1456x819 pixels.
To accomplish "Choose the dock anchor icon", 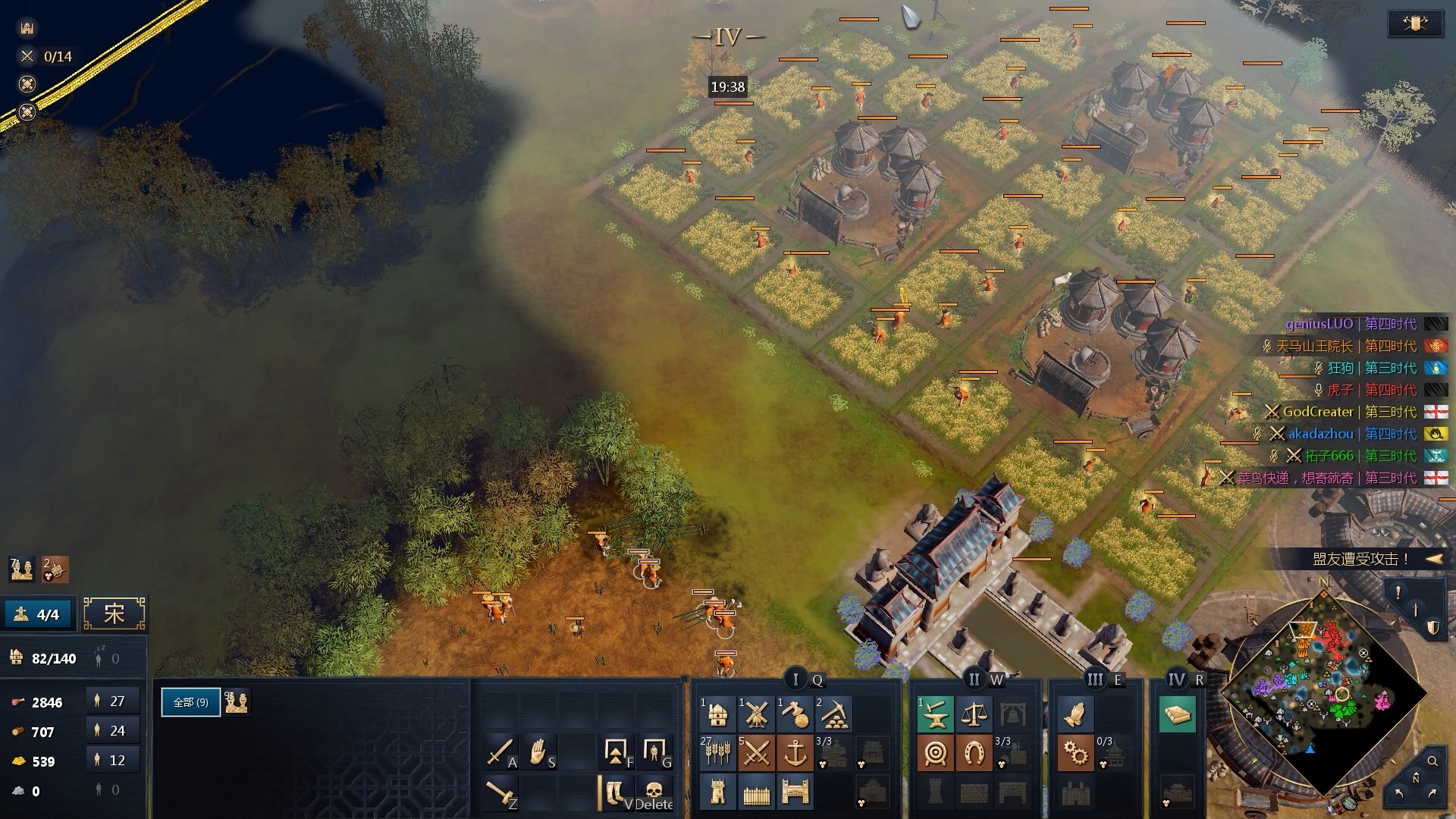I will pos(795,753).
